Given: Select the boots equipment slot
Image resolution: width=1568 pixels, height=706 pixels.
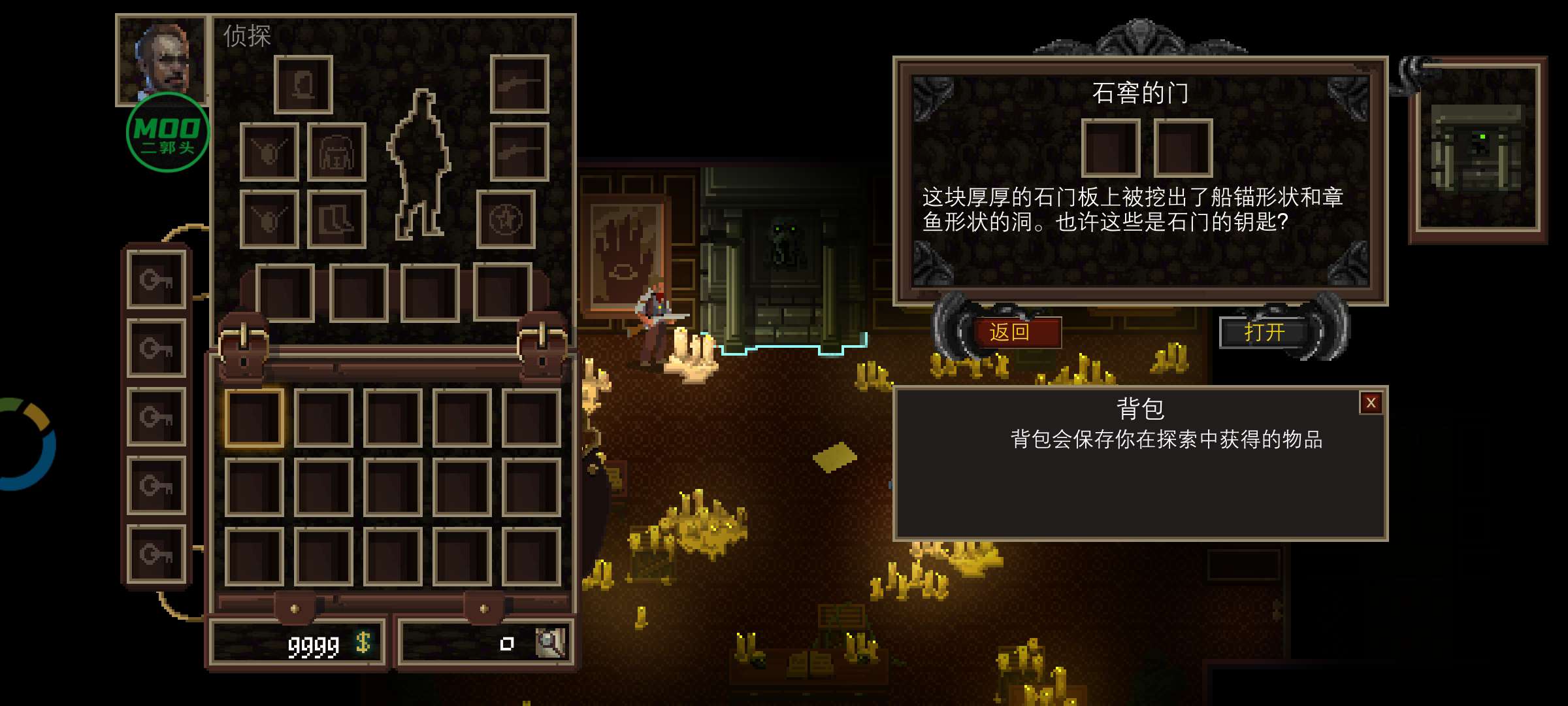Looking at the screenshot, I should pos(336,219).
